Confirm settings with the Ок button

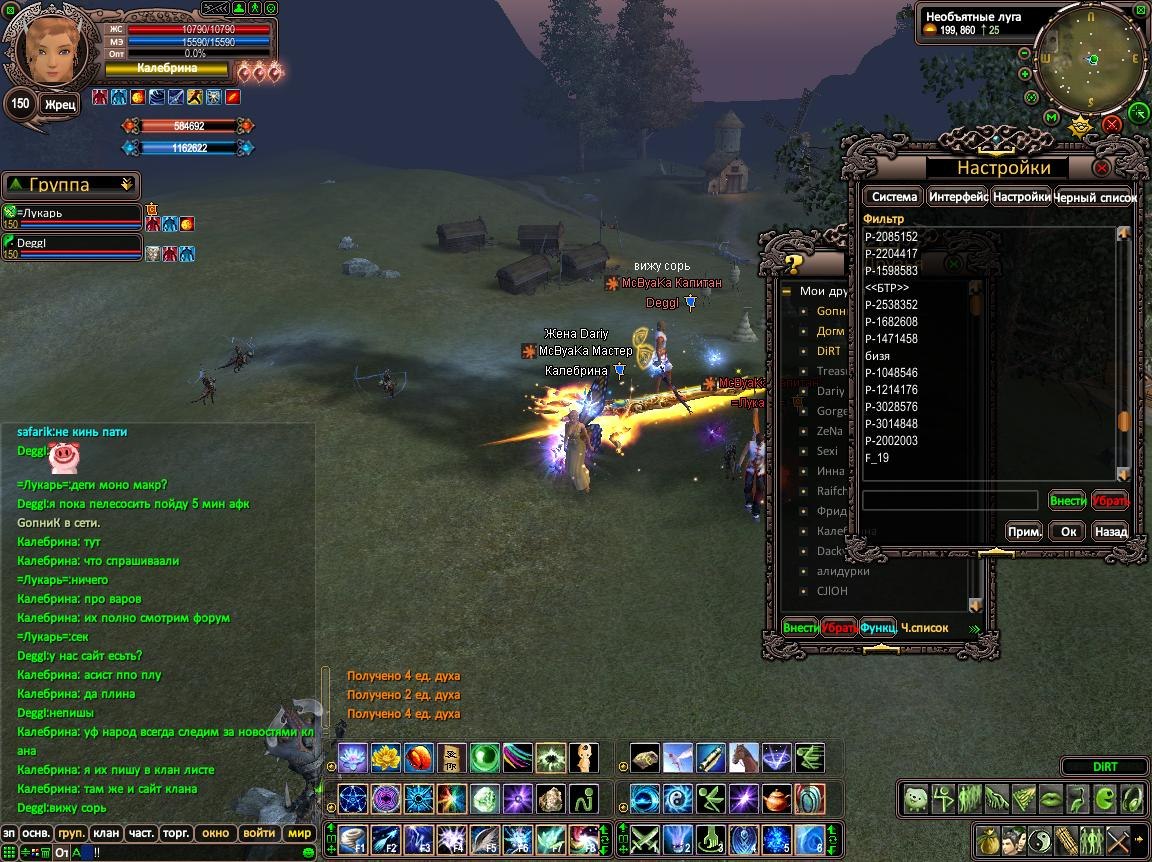click(1068, 532)
